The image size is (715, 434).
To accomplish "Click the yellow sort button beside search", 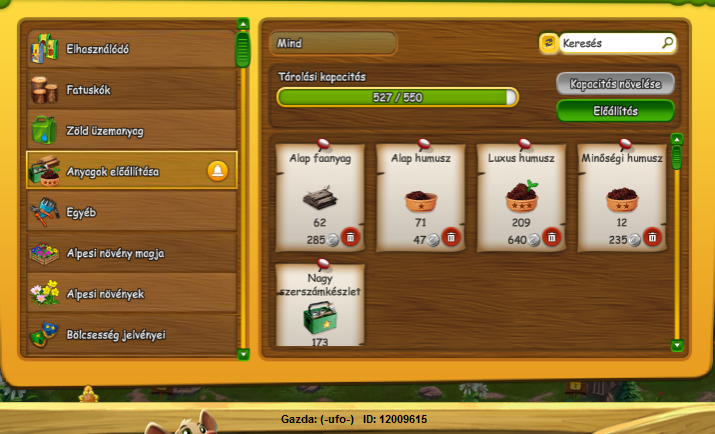I will click(548, 43).
